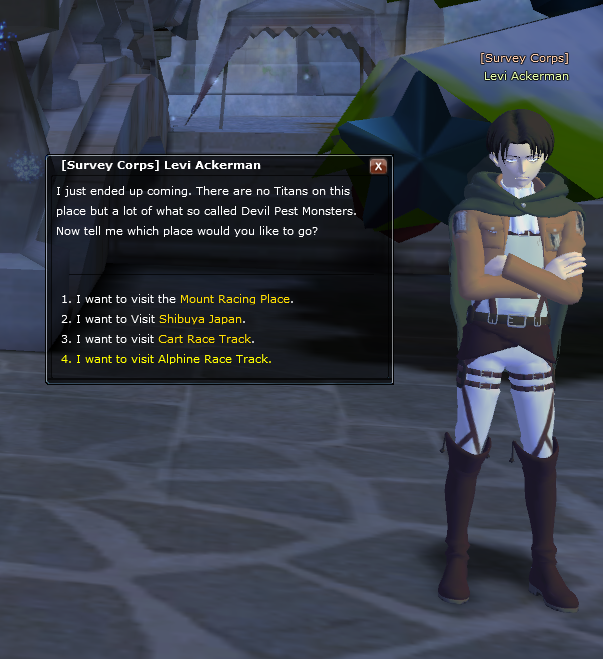This screenshot has height=659, width=603.
Task: Close the Levi Ackerman dialogue window
Action: pyautogui.click(x=378, y=166)
